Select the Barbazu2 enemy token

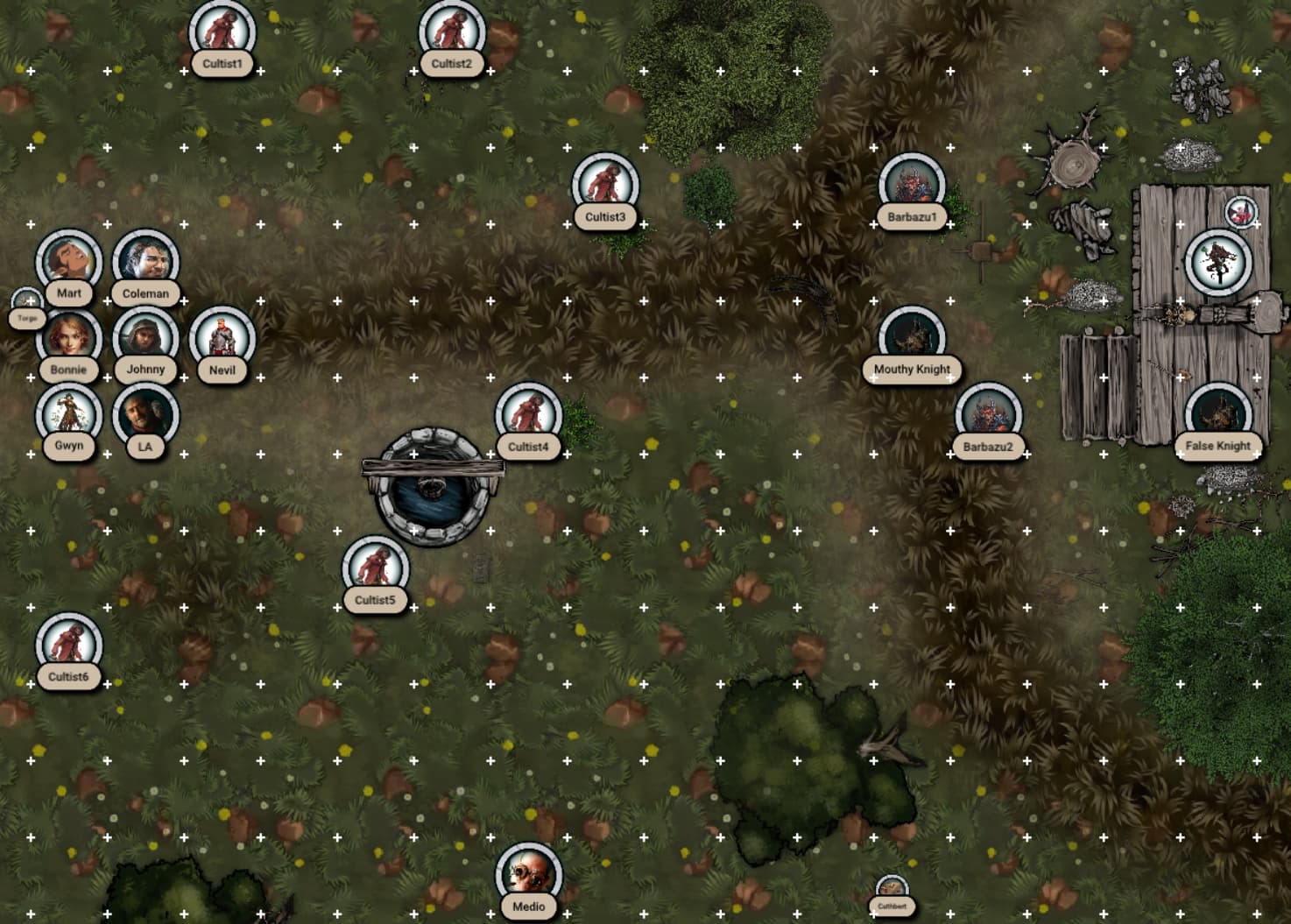(x=988, y=414)
